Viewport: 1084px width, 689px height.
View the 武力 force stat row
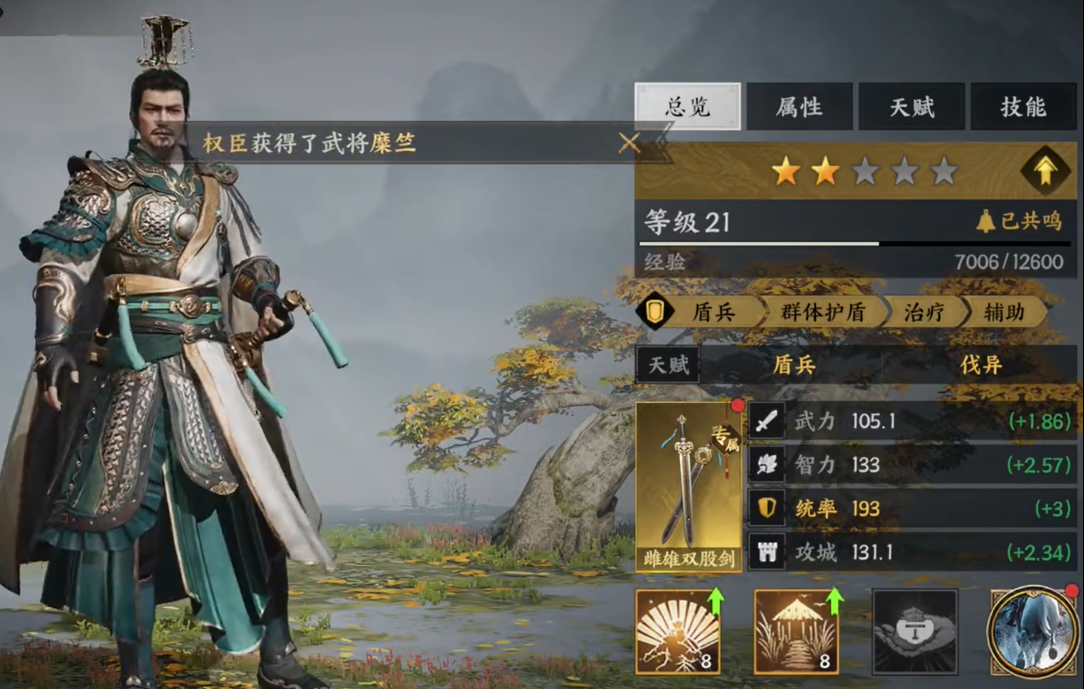point(911,421)
